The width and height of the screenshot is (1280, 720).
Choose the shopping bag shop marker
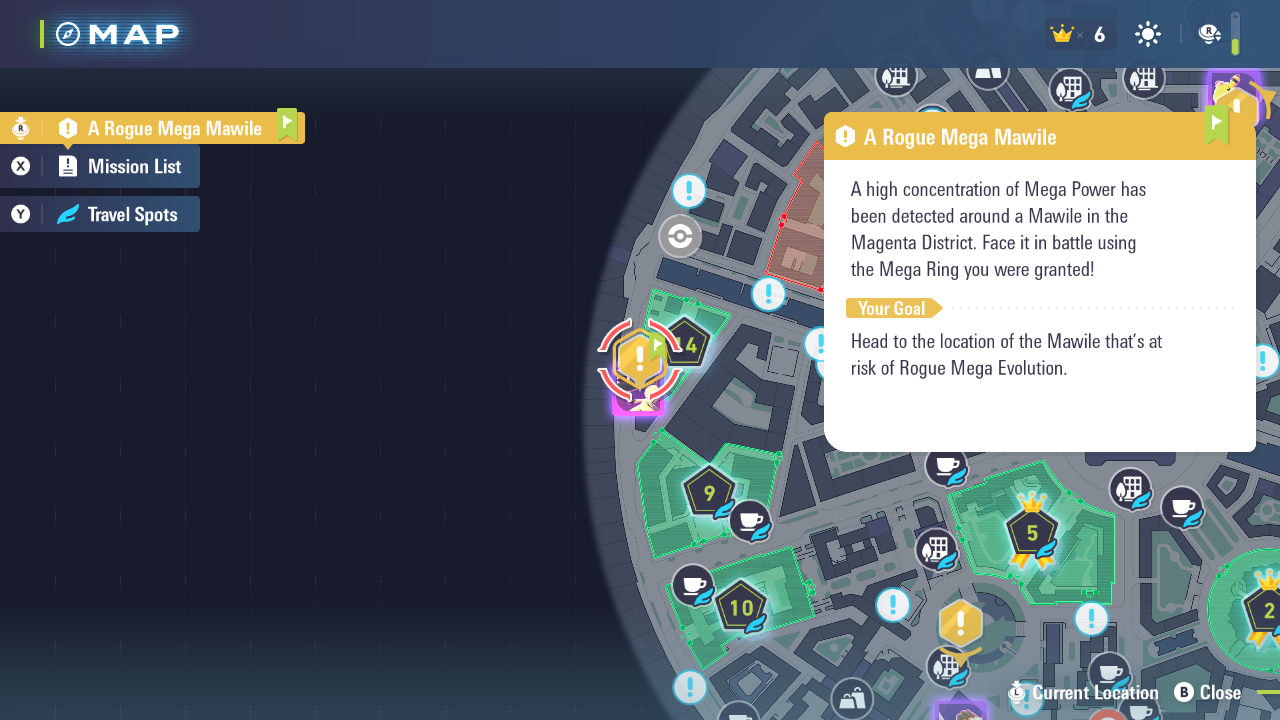852,699
